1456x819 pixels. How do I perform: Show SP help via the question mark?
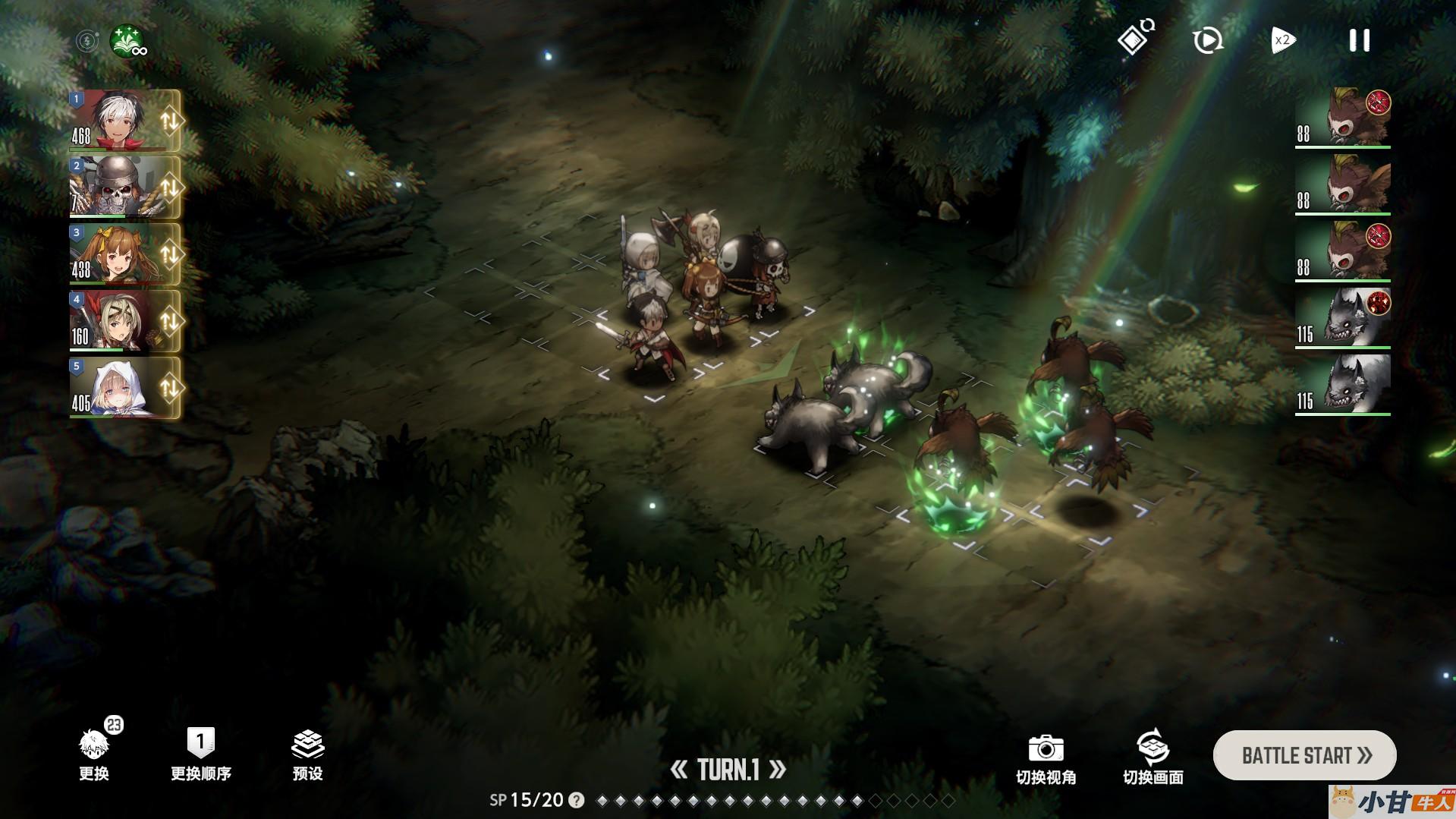[x=577, y=800]
